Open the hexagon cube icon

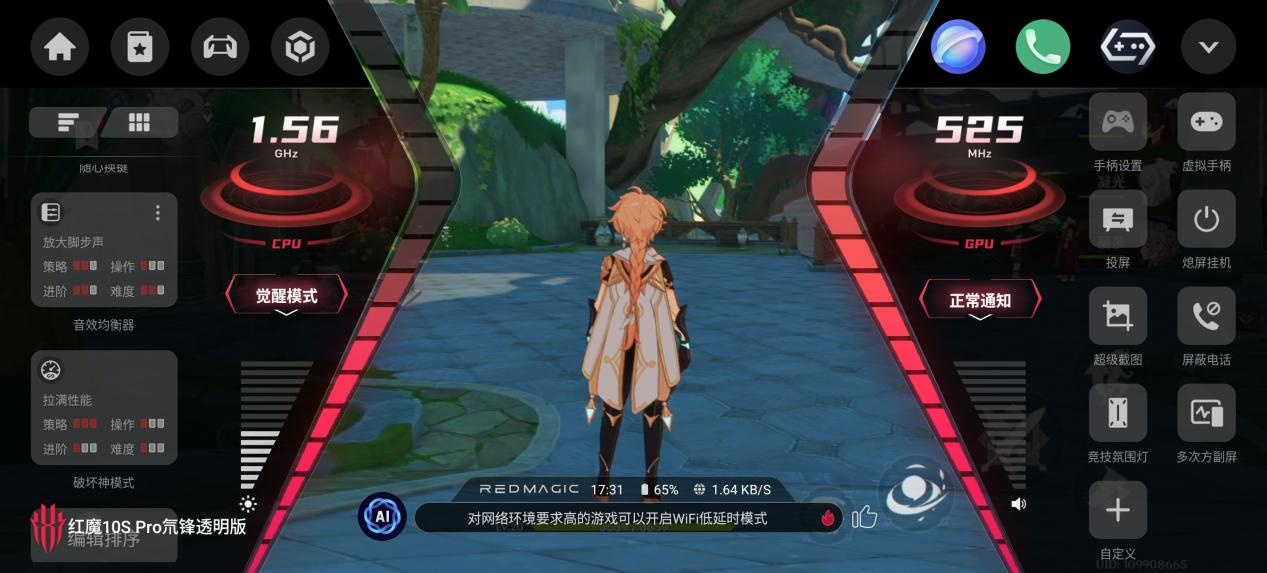pyautogui.click(x=300, y=47)
